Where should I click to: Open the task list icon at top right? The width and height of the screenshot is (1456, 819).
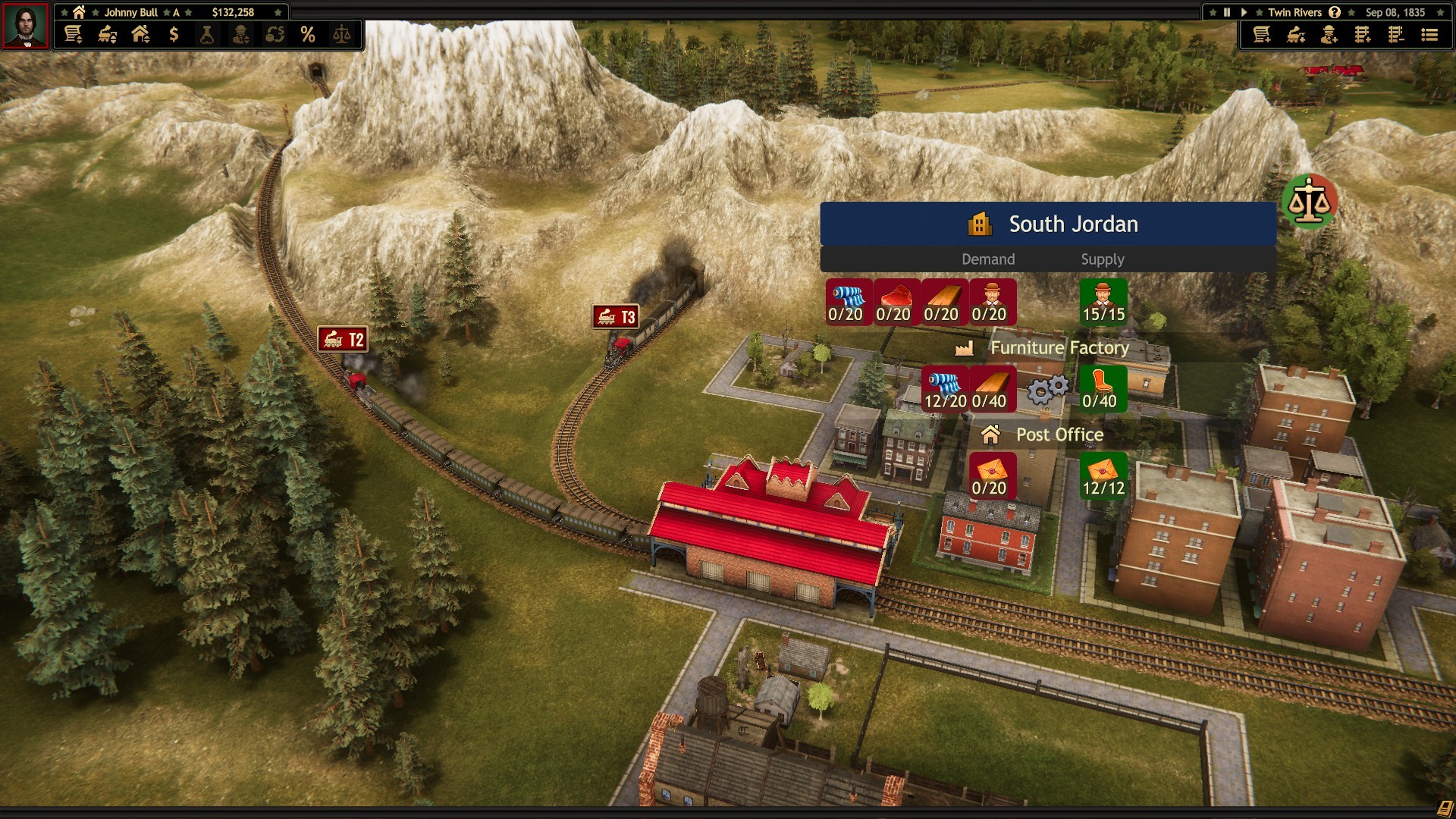(1429, 35)
